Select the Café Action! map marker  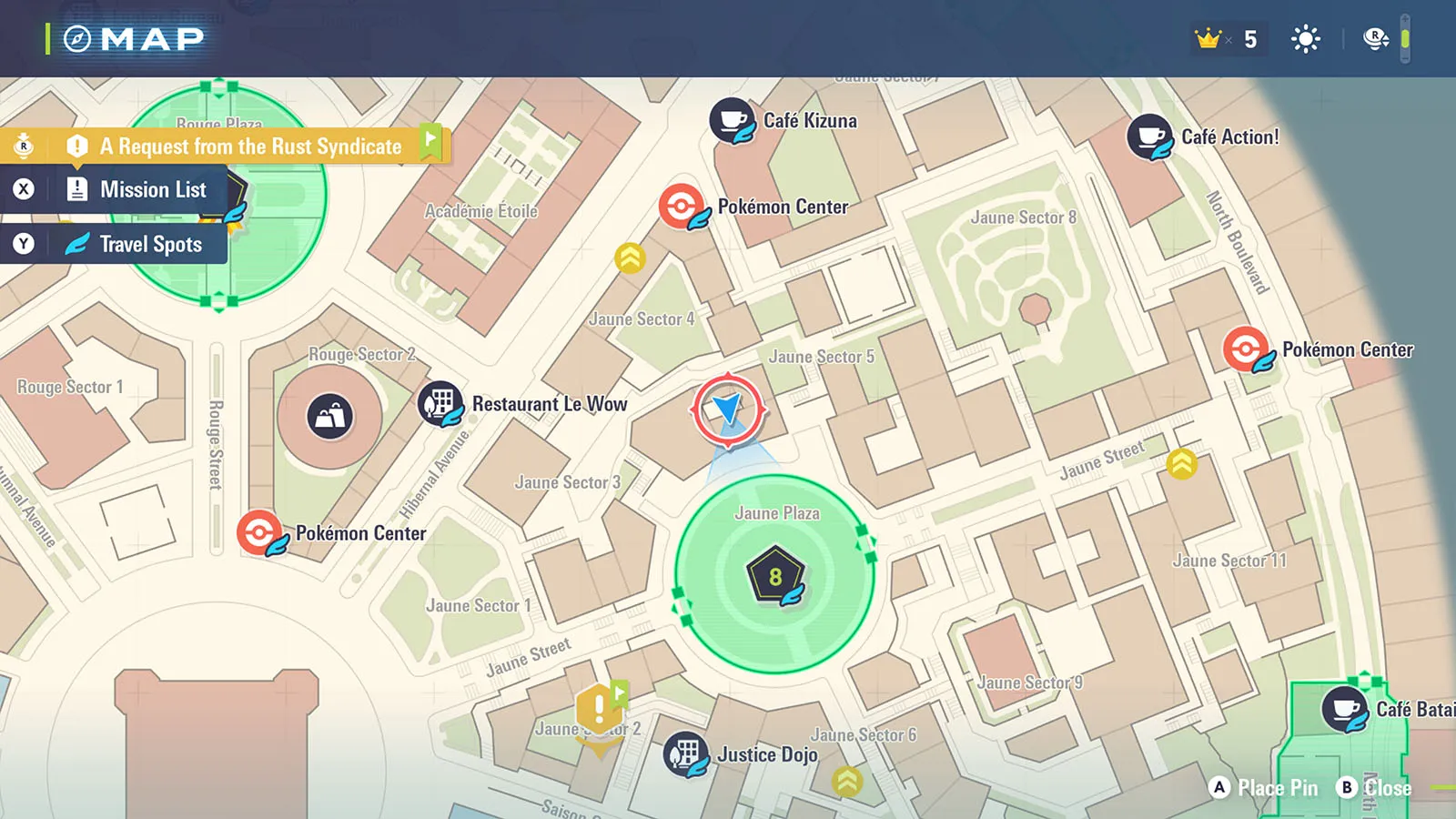(x=1149, y=136)
